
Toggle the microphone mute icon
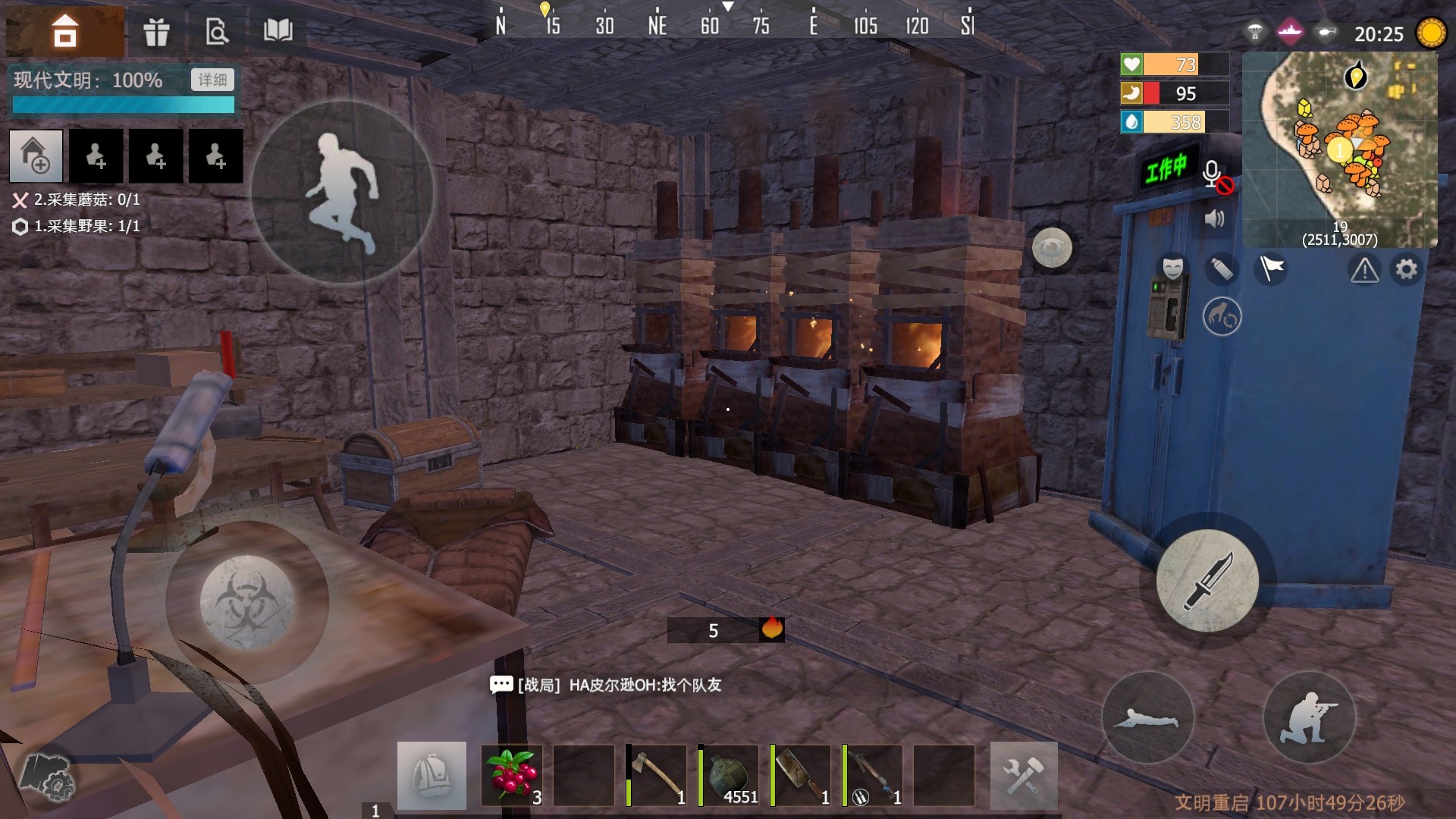coord(1214,175)
